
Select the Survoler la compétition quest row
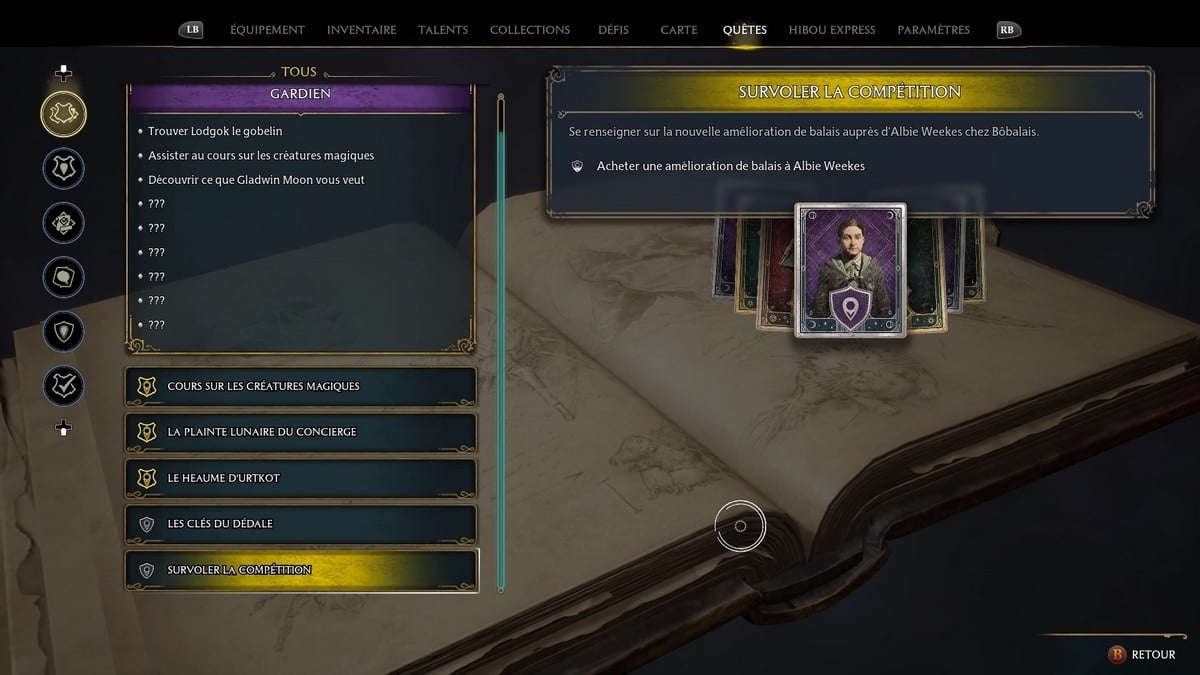300,570
